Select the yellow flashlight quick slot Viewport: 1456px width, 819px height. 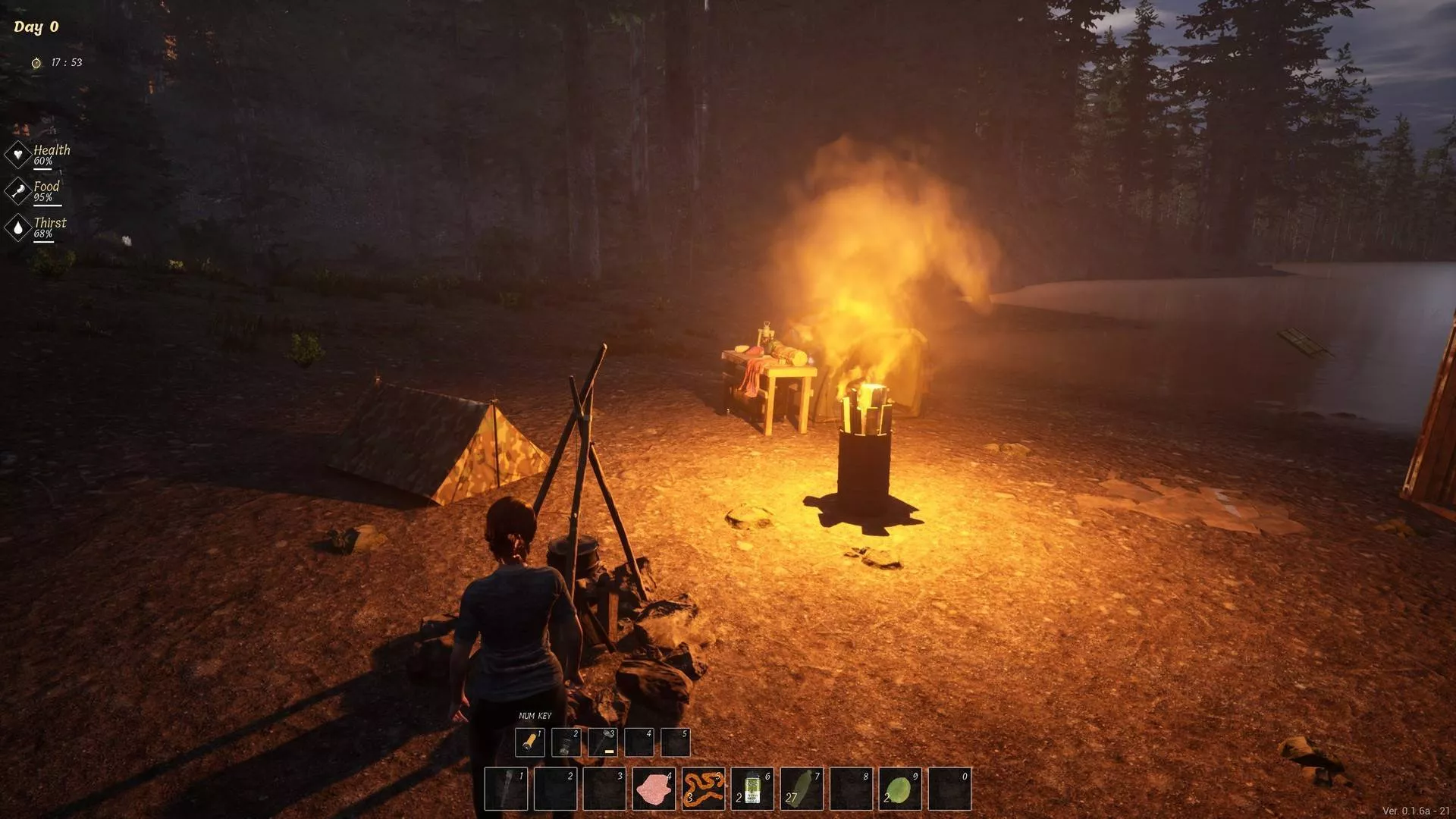(529, 742)
